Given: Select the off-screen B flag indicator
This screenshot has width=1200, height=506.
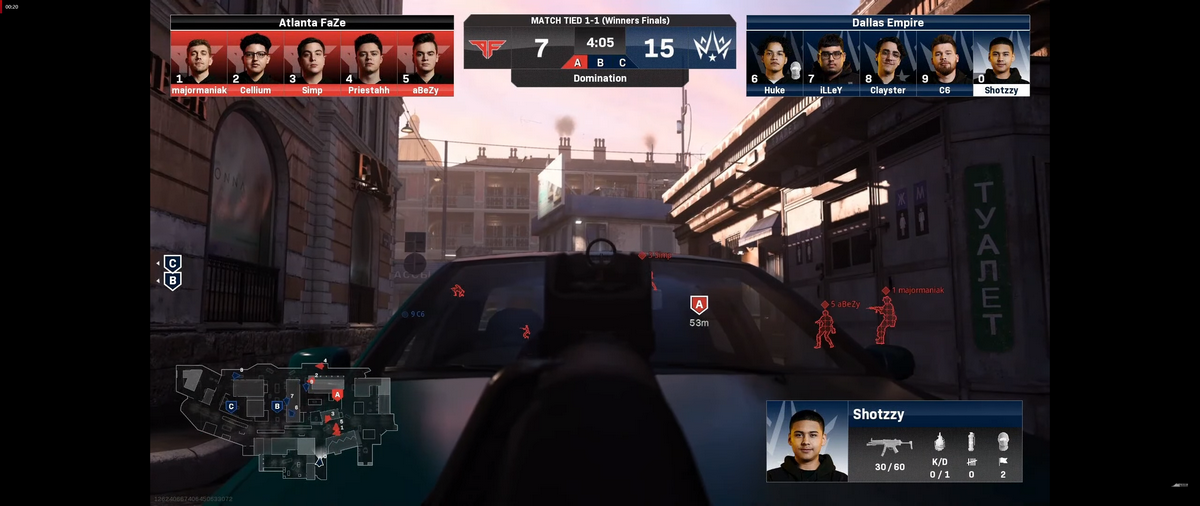Looking at the screenshot, I should 173,282.
